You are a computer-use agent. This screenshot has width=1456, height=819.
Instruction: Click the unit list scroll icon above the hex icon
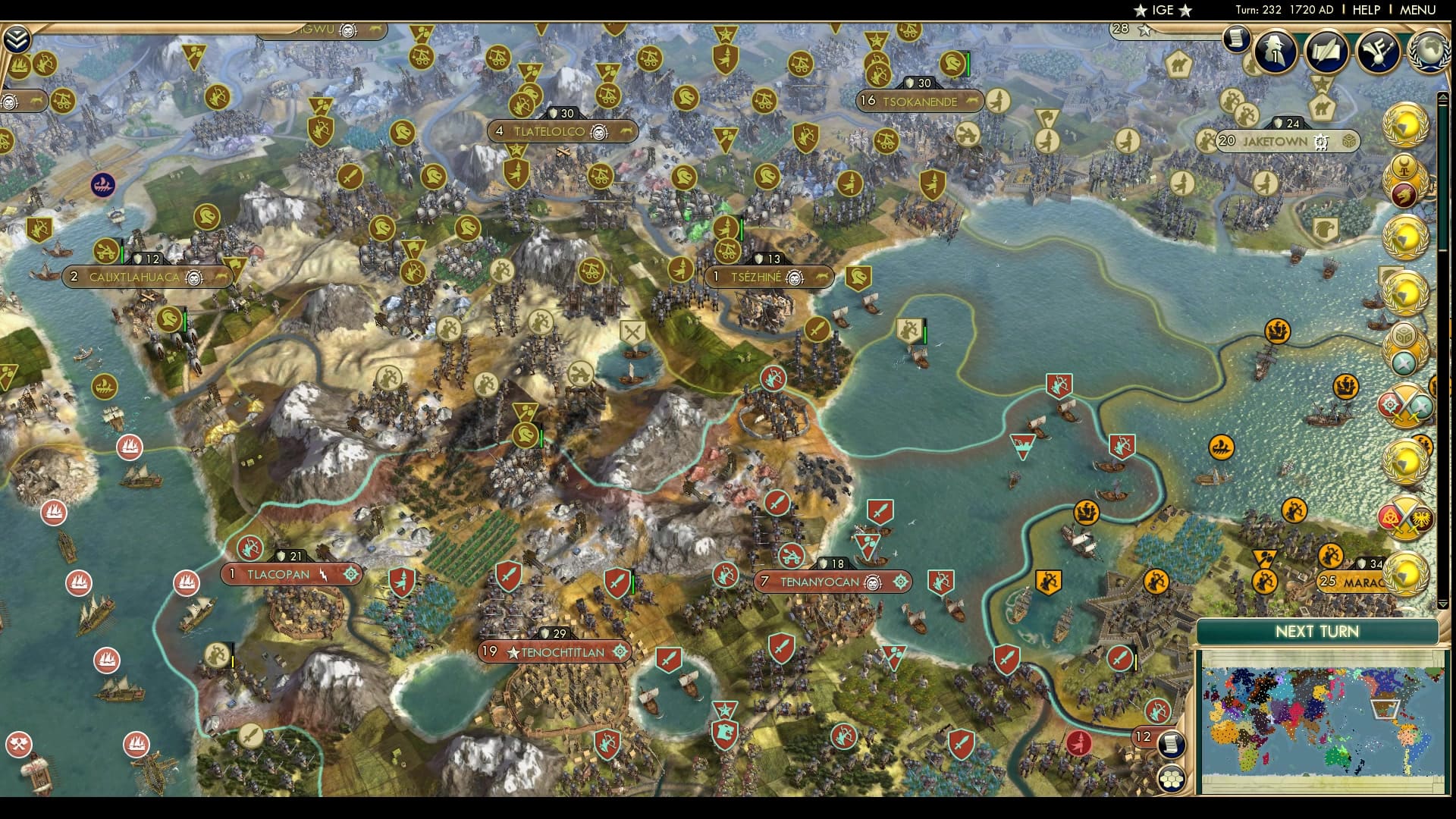click(1171, 745)
